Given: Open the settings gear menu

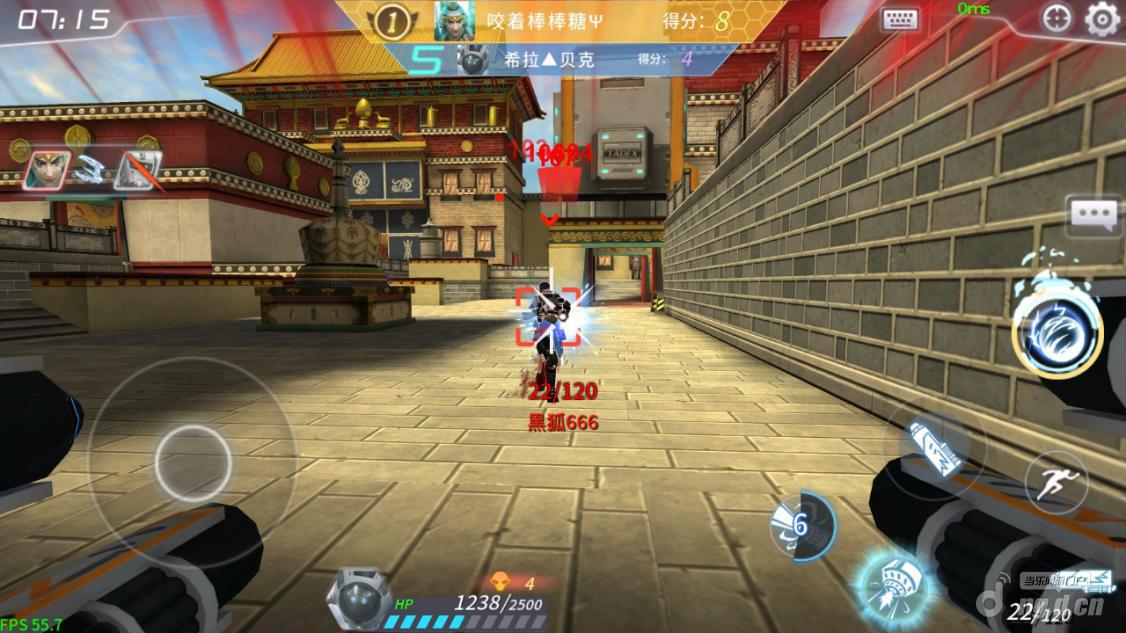Looking at the screenshot, I should 1102,18.
